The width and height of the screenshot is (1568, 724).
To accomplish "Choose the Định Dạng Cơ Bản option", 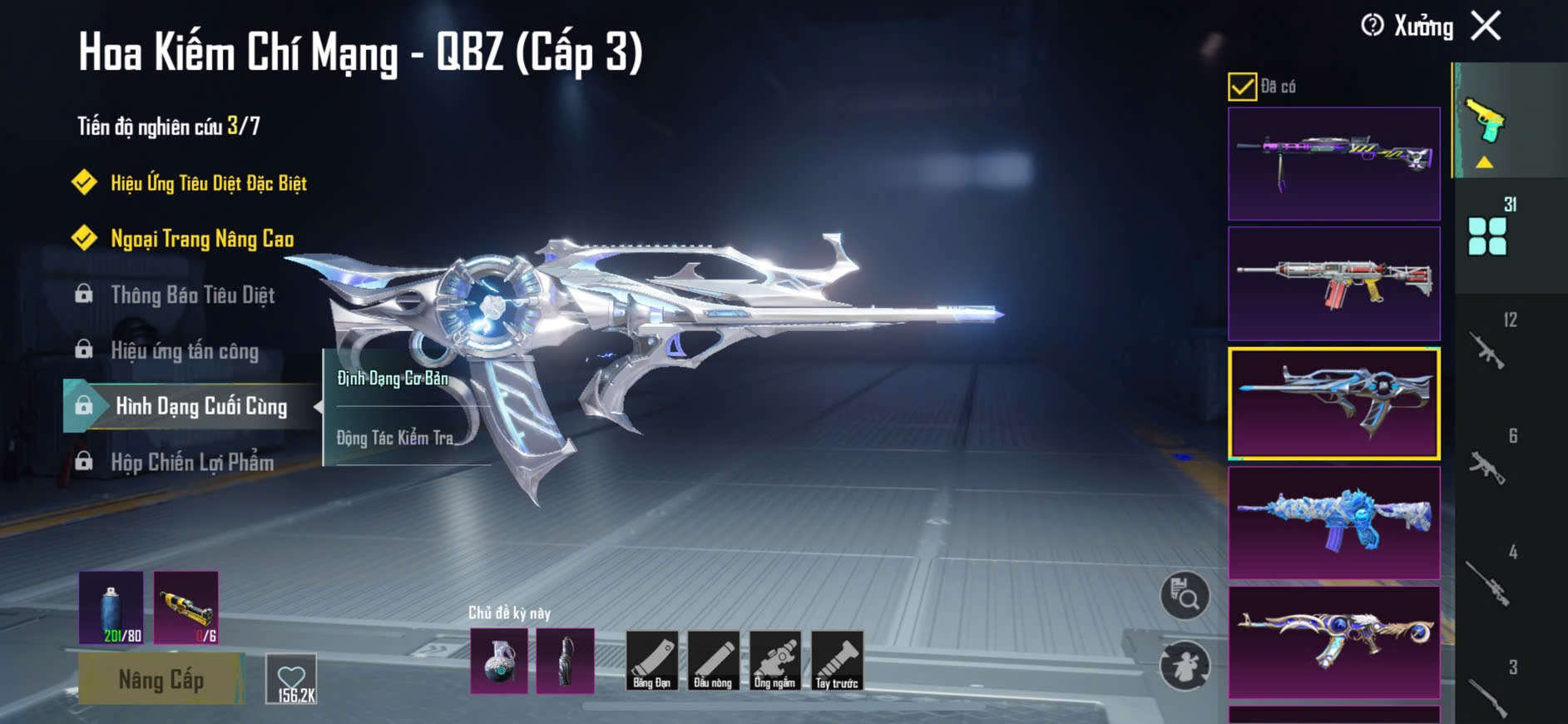I will point(393,379).
